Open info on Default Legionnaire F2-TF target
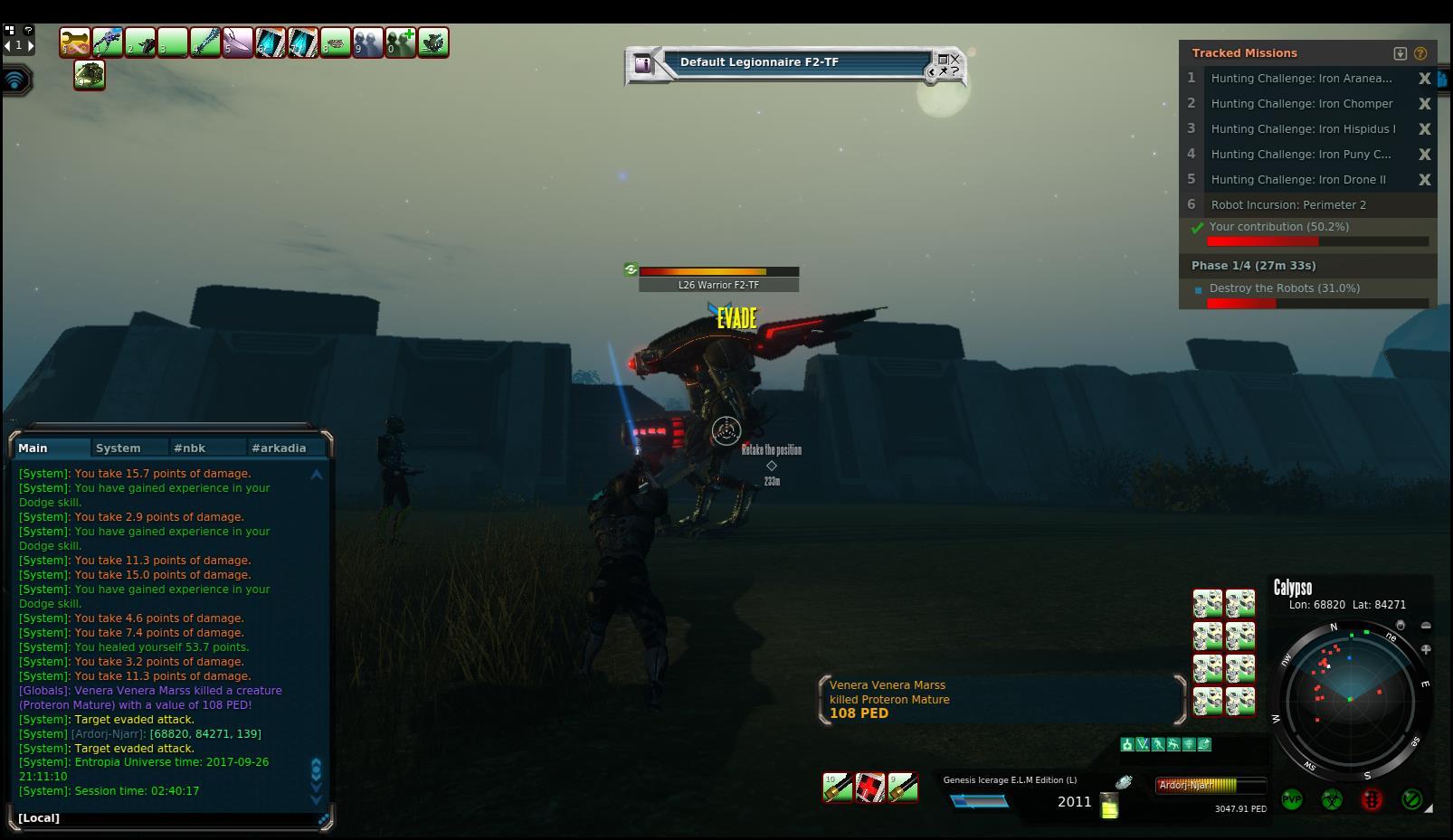This screenshot has height=840, width=1453. pyautogui.click(x=642, y=63)
